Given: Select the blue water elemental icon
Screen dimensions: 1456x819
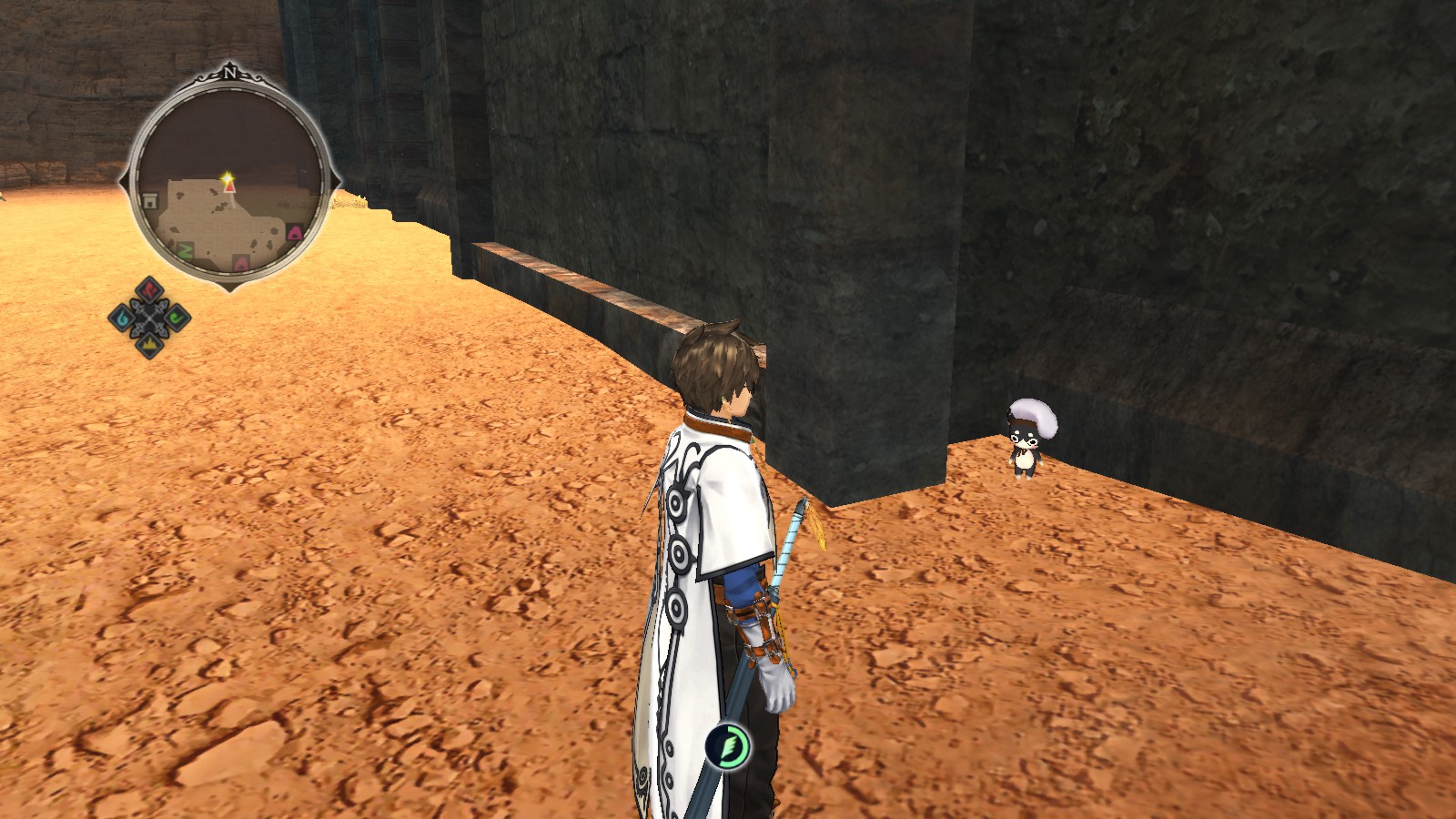Looking at the screenshot, I should tap(124, 319).
